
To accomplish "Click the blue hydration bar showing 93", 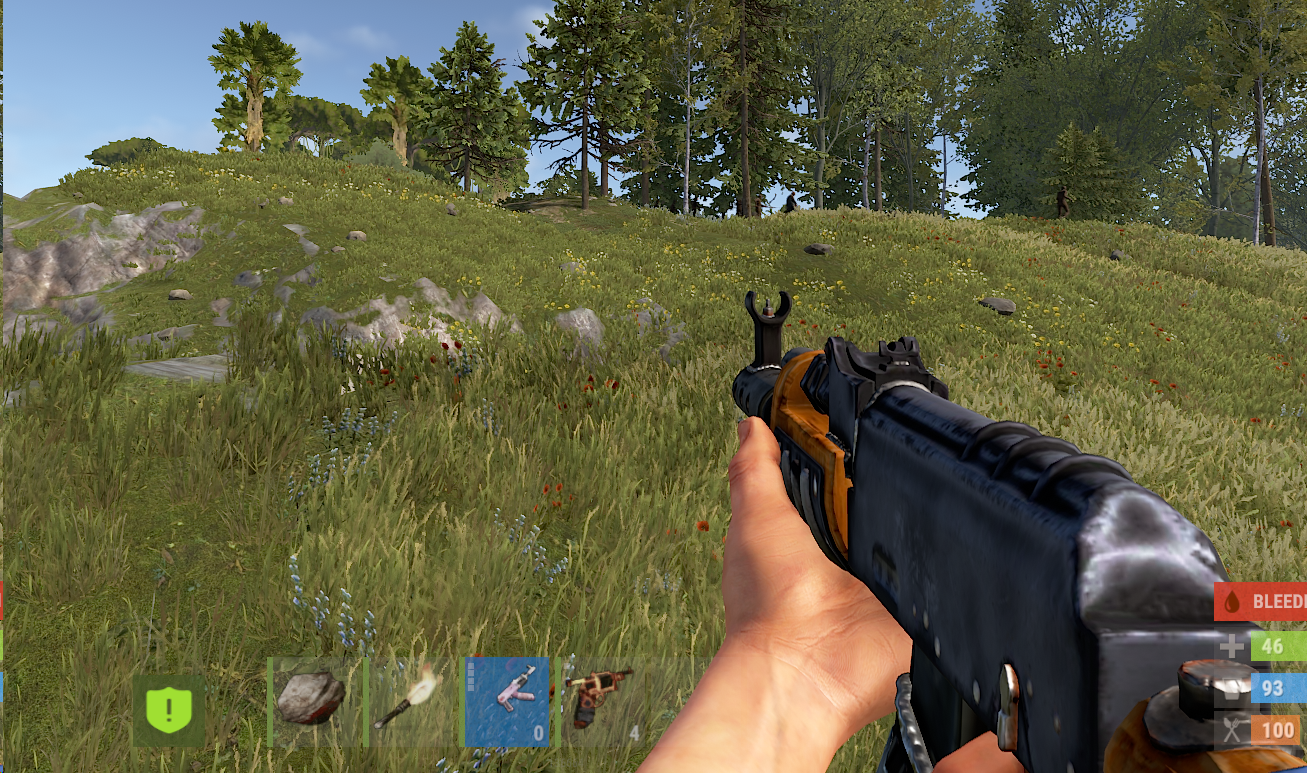I will point(1278,687).
